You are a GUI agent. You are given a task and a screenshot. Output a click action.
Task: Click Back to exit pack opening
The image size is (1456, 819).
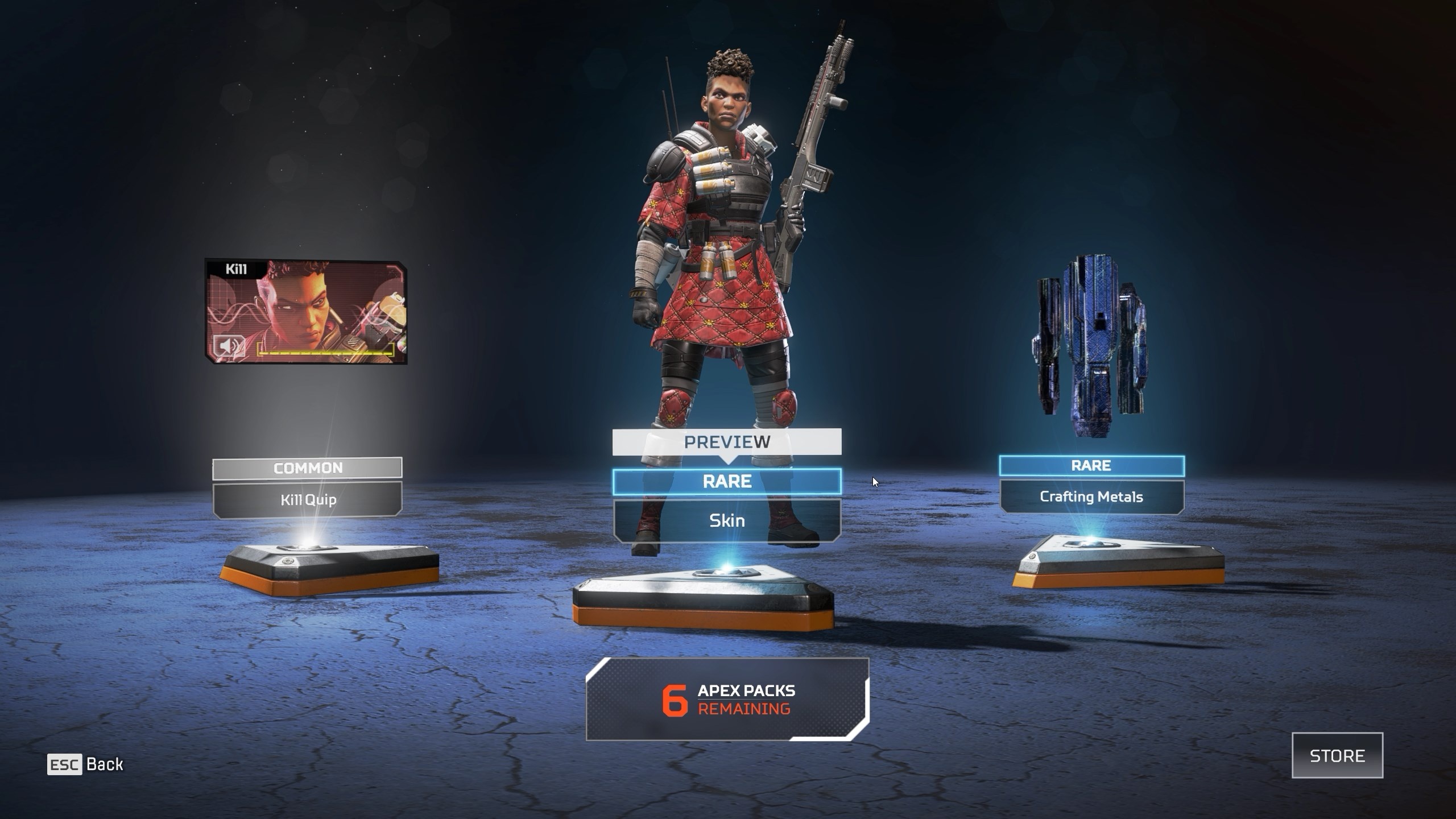tap(105, 765)
